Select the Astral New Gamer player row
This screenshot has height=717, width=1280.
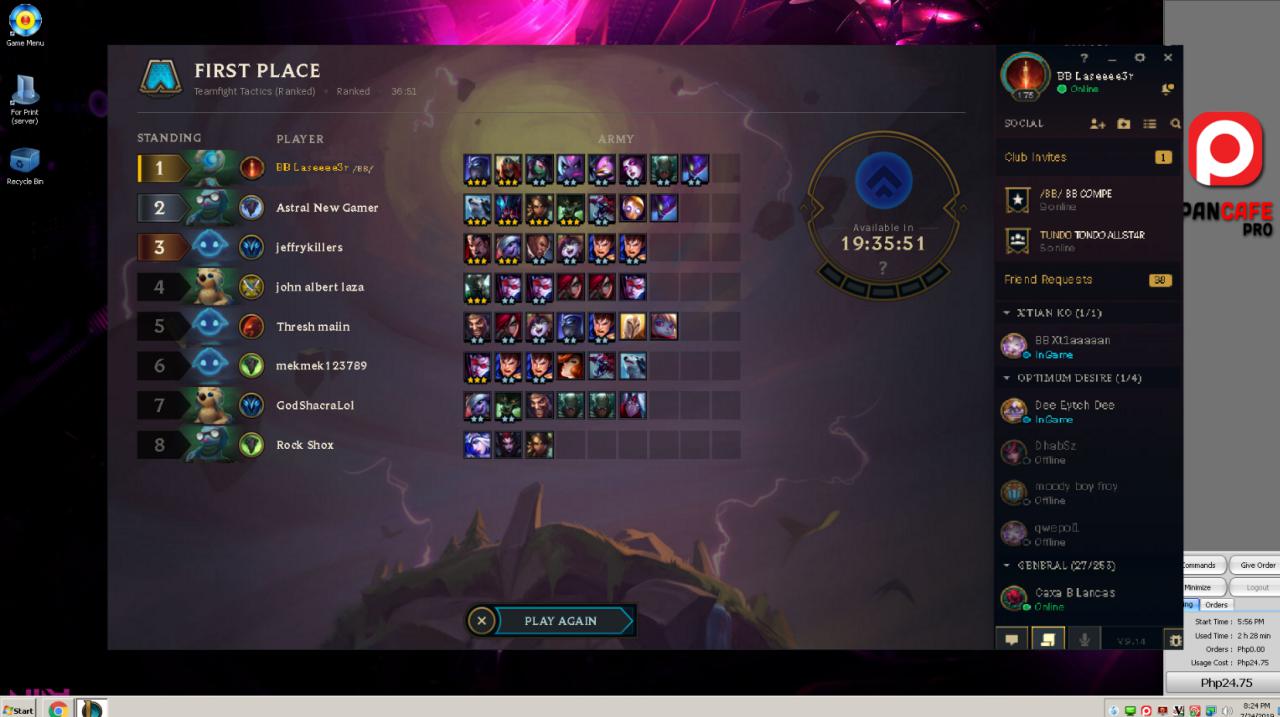327,208
